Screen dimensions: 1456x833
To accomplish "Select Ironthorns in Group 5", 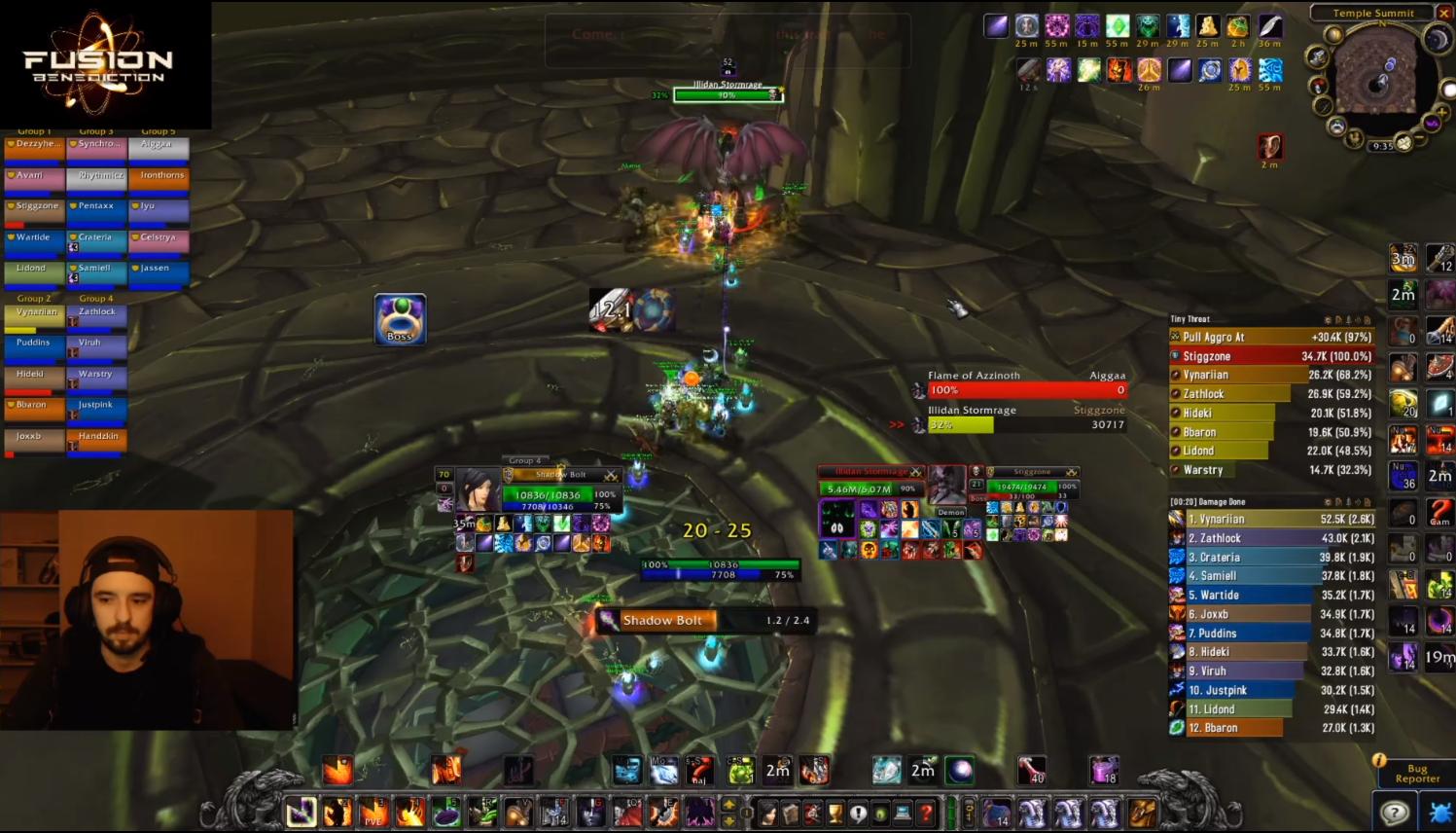I will click(159, 176).
